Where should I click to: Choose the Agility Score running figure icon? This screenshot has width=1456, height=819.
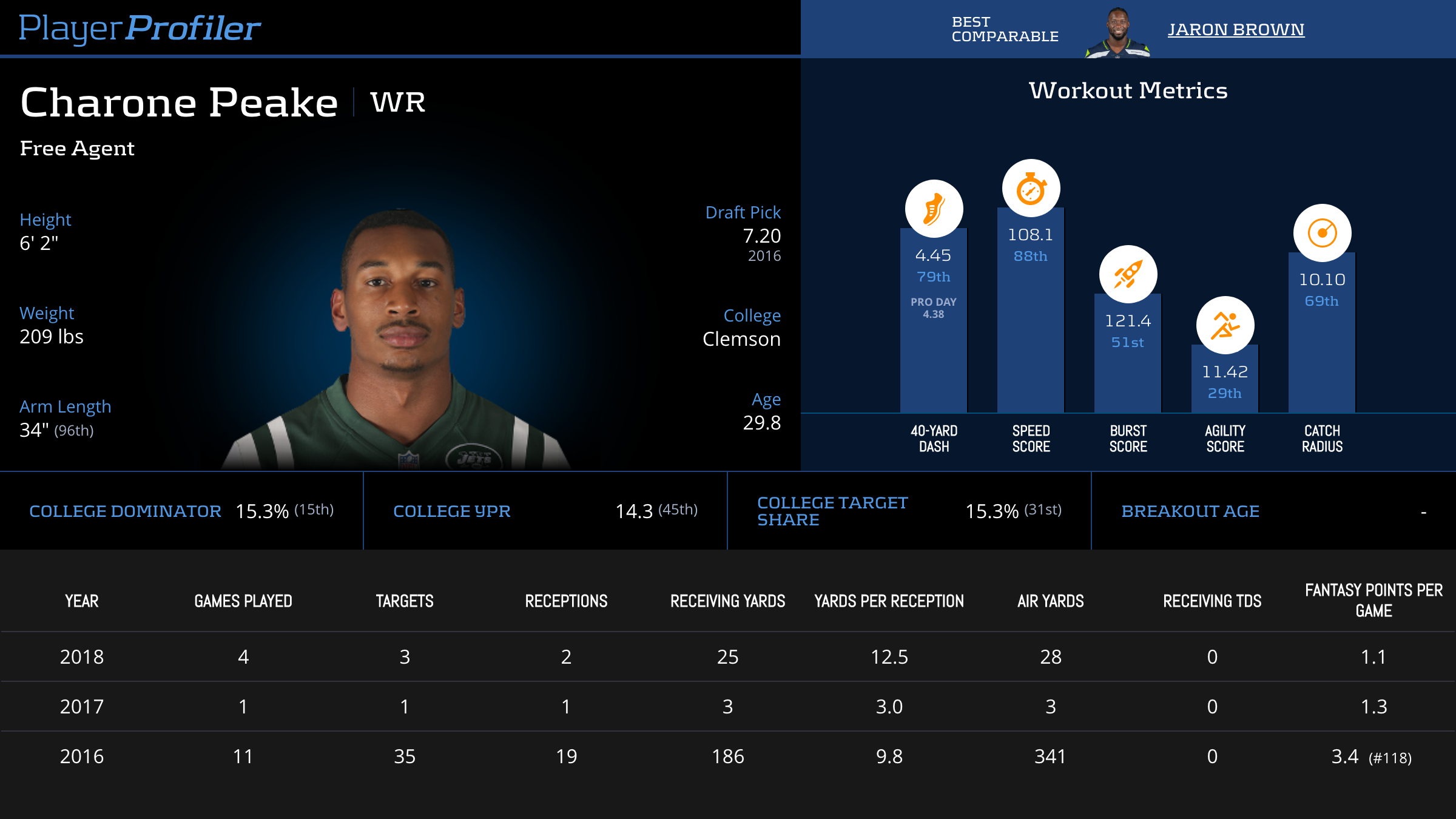pos(1225,325)
